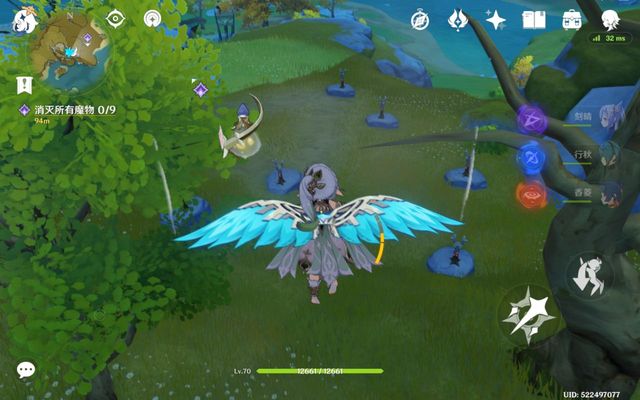
Task: Open the wish four-pointed star icon
Action: click(496, 19)
